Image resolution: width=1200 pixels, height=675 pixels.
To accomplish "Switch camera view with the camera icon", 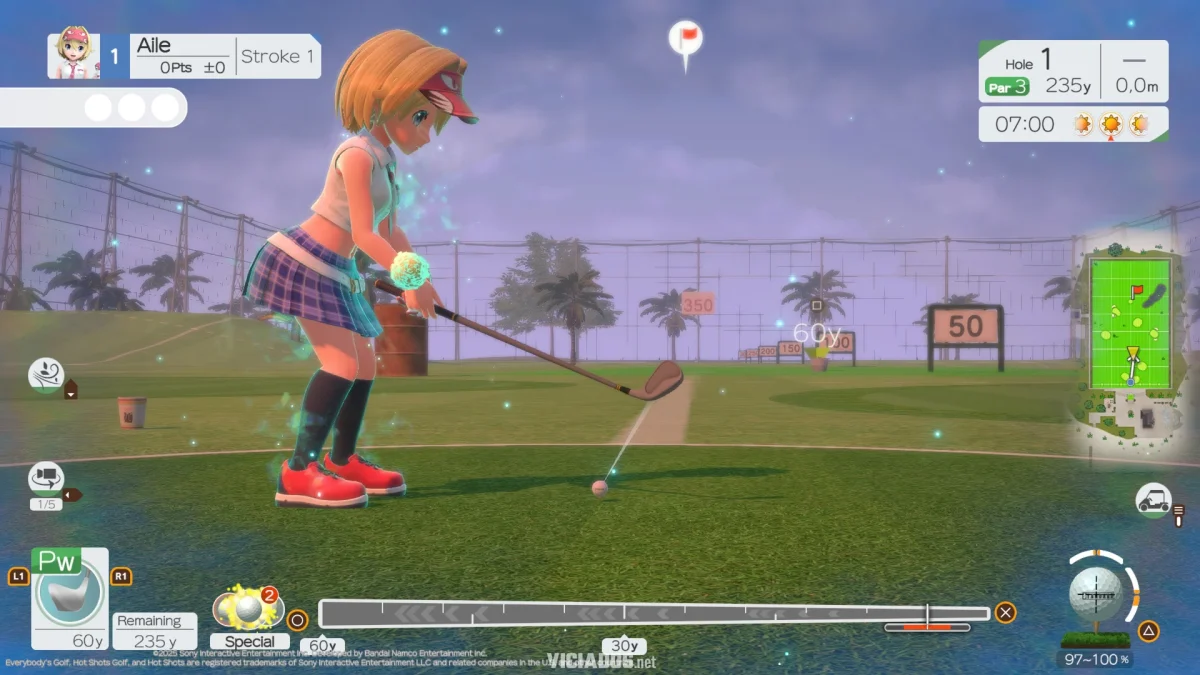I will [46, 478].
